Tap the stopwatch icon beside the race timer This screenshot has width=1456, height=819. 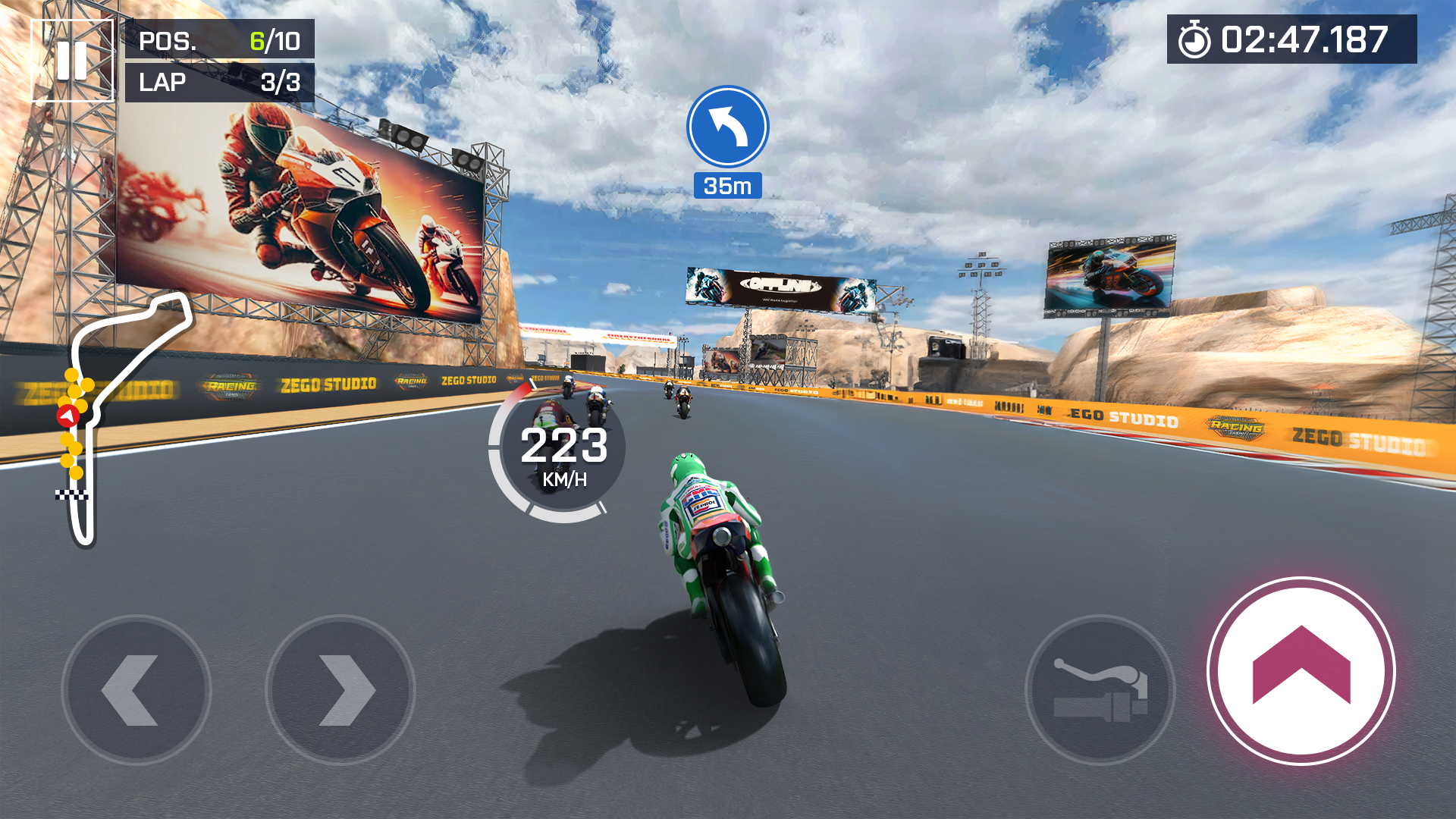[x=1194, y=38]
